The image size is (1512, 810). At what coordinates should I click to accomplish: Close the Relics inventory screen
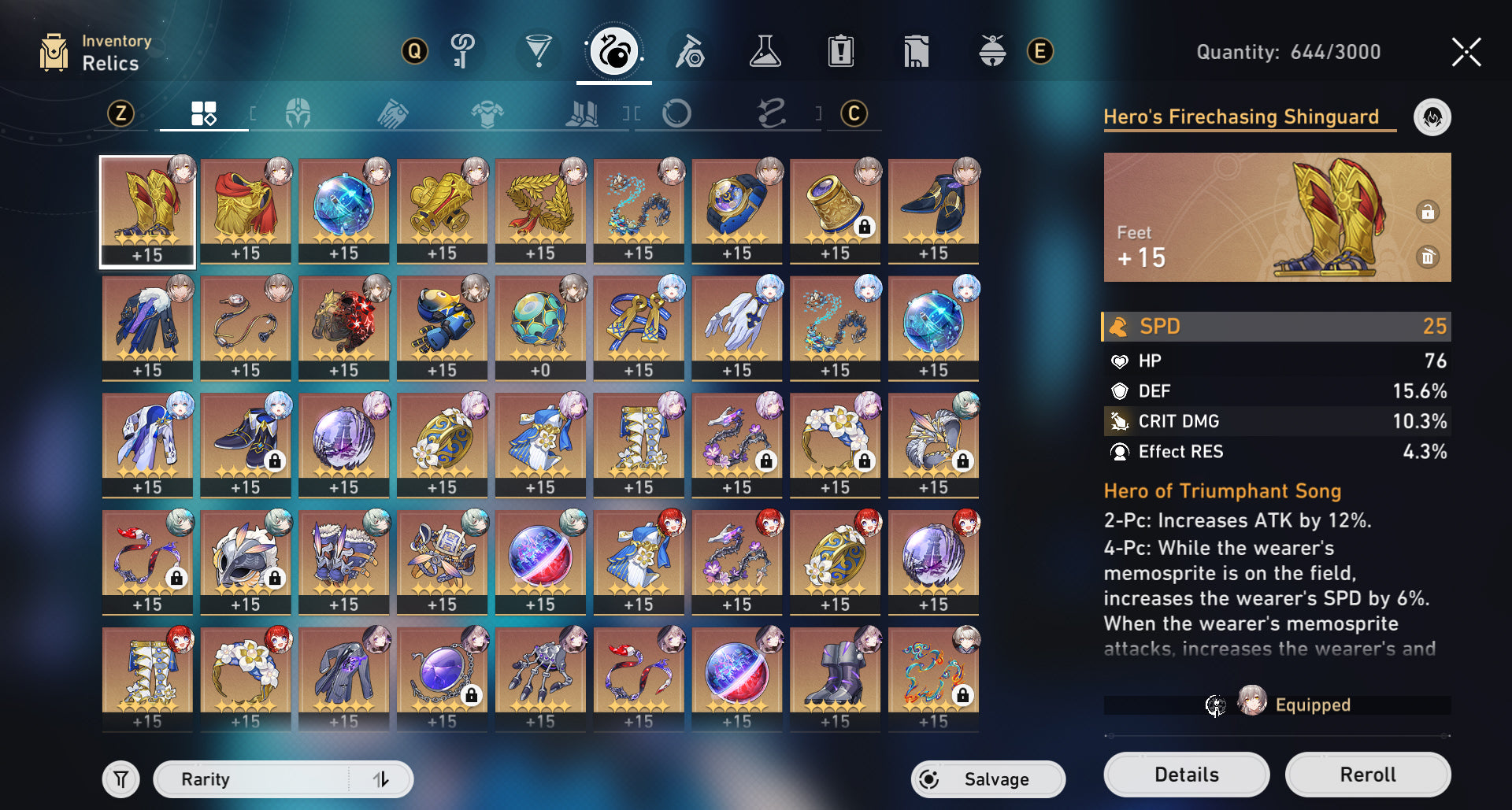[1466, 52]
